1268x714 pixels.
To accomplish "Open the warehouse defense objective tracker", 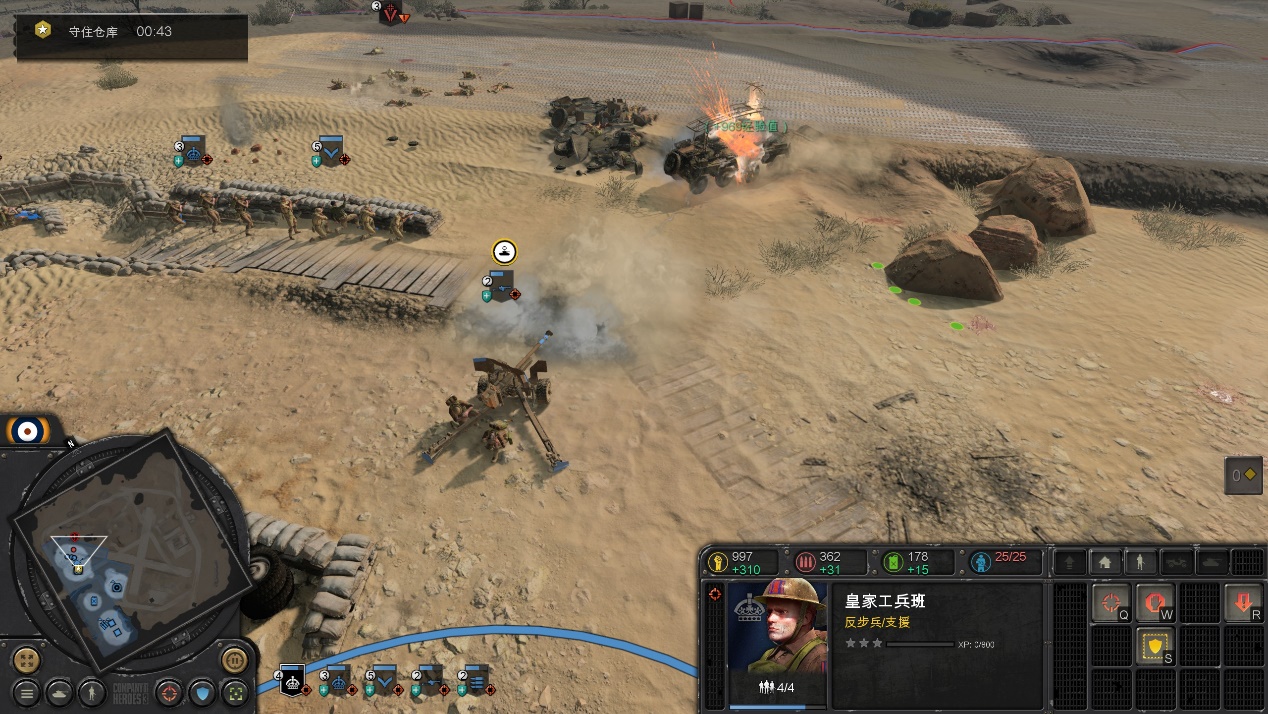I will [x=132, y=32].
